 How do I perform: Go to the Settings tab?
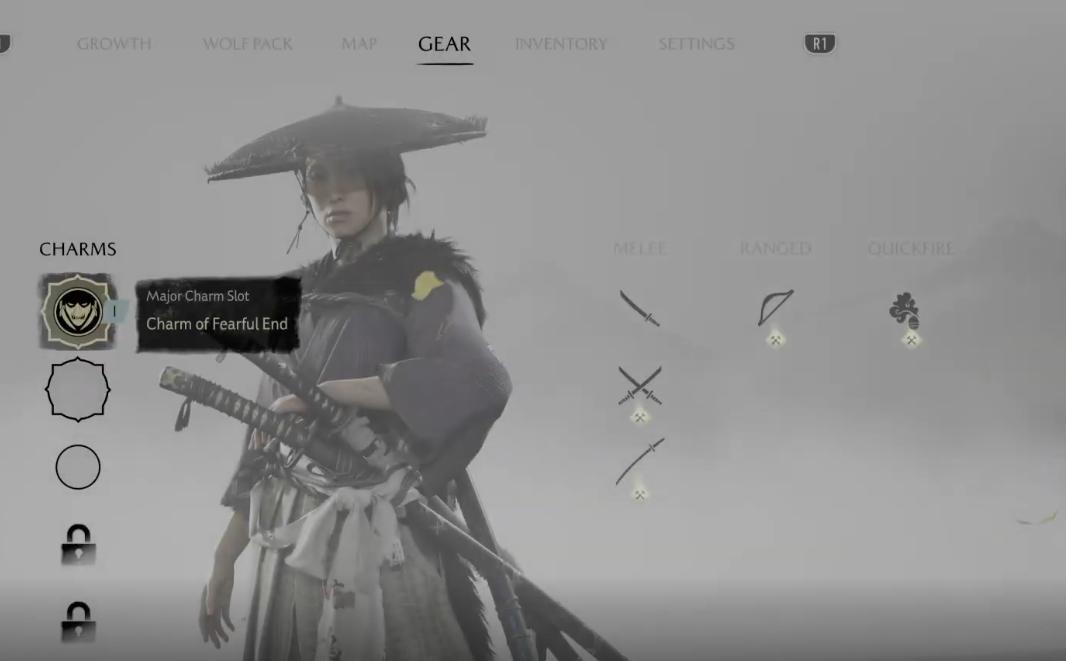[x=696, y=44]
